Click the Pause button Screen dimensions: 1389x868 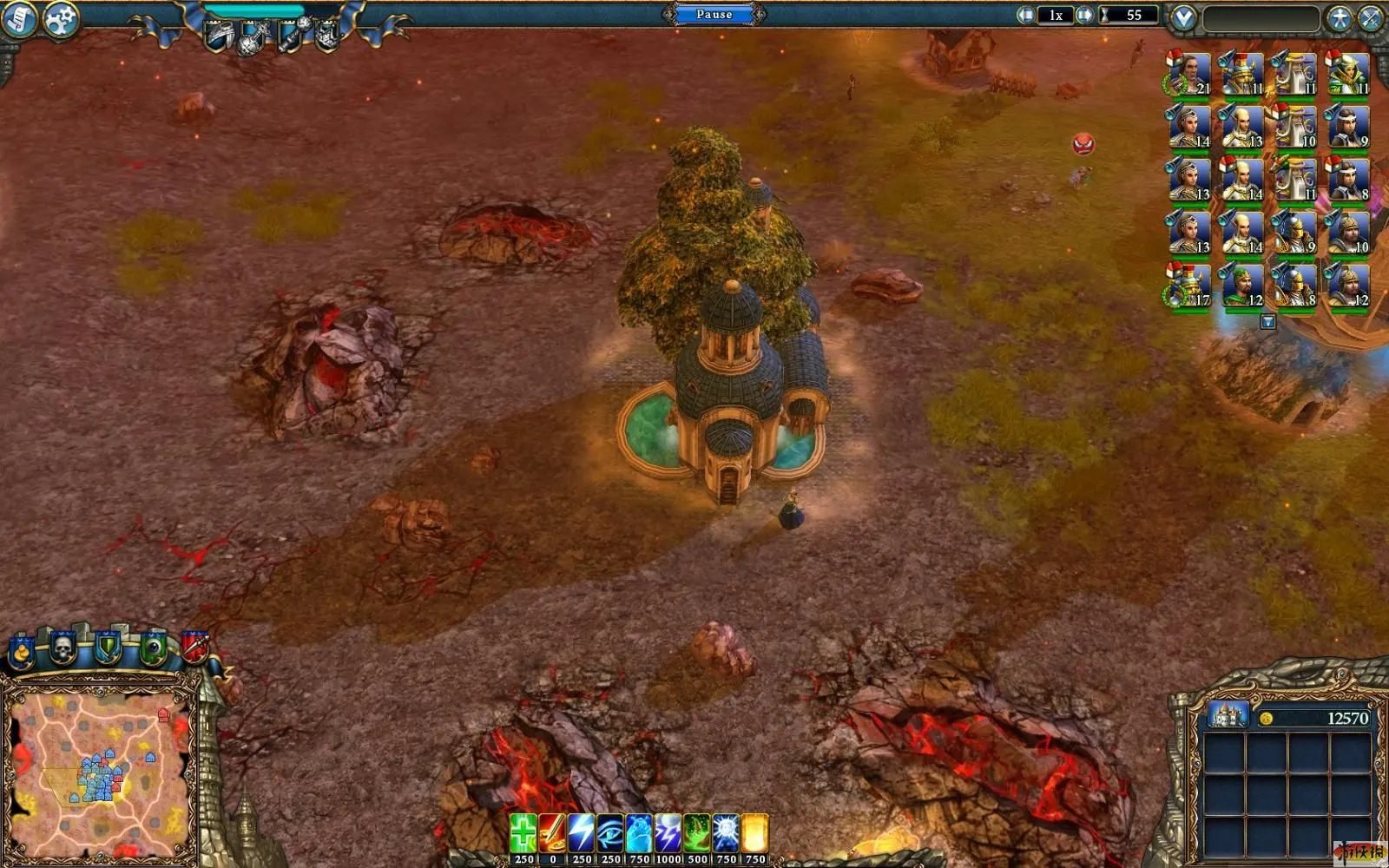[x=714, y=14]
